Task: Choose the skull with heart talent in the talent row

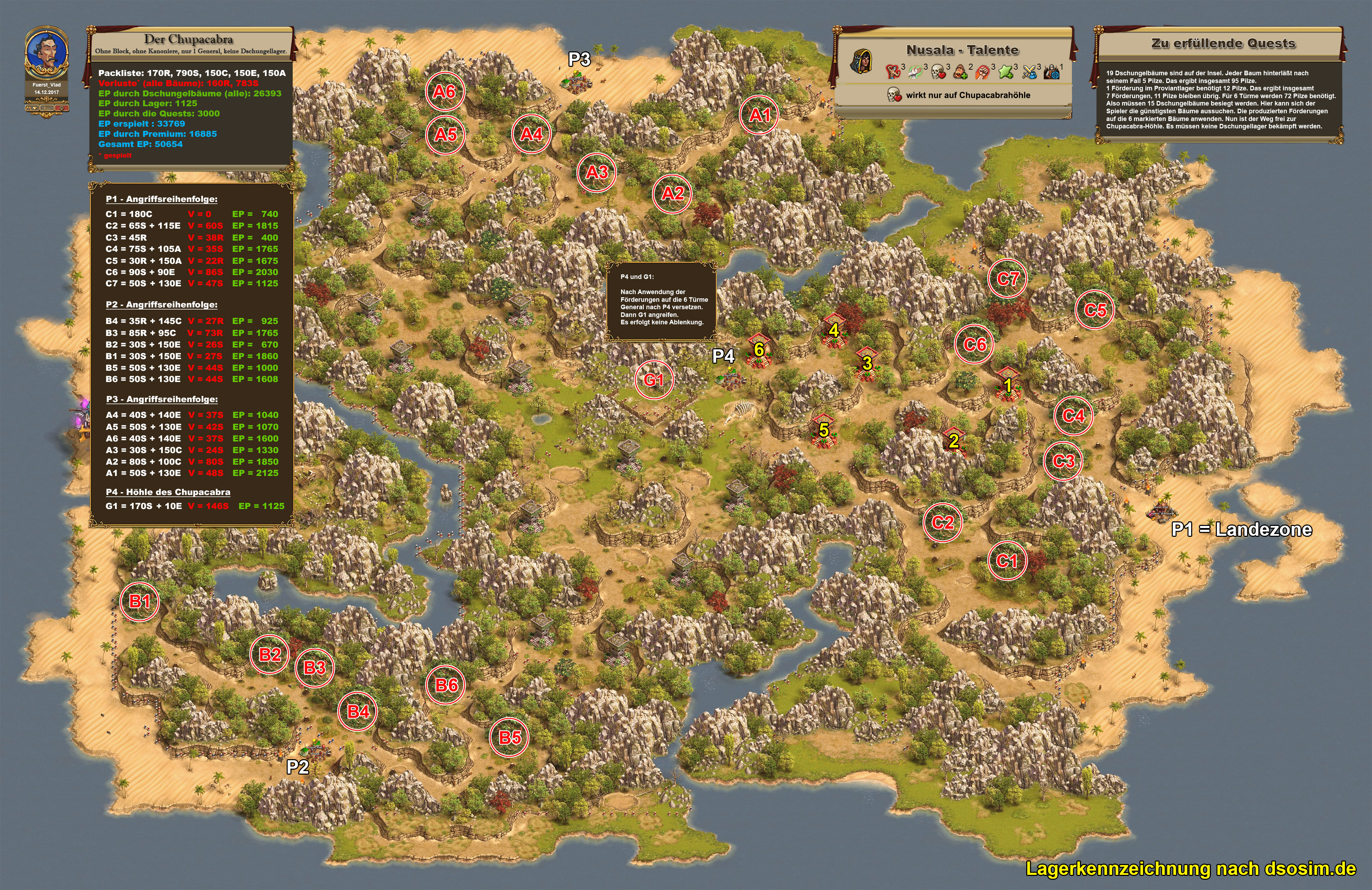Action: [938, 72]
